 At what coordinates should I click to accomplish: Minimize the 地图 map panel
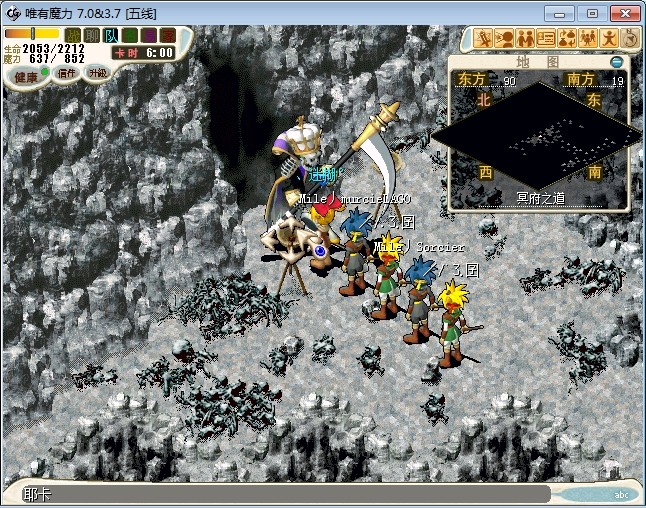617,62
